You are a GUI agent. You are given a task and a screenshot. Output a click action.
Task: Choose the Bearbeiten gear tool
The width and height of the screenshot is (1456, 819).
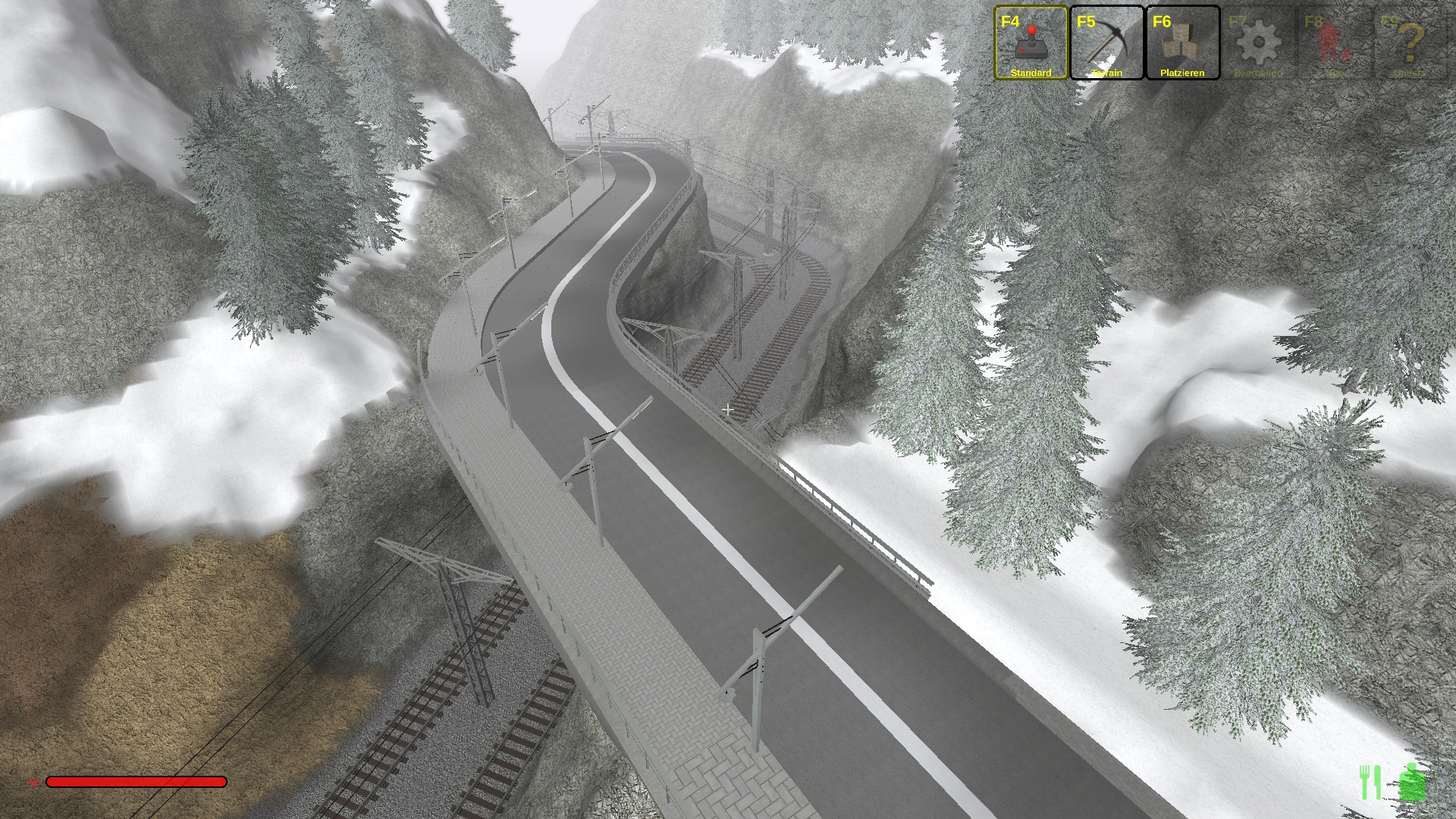click(x=1258, y=42)
